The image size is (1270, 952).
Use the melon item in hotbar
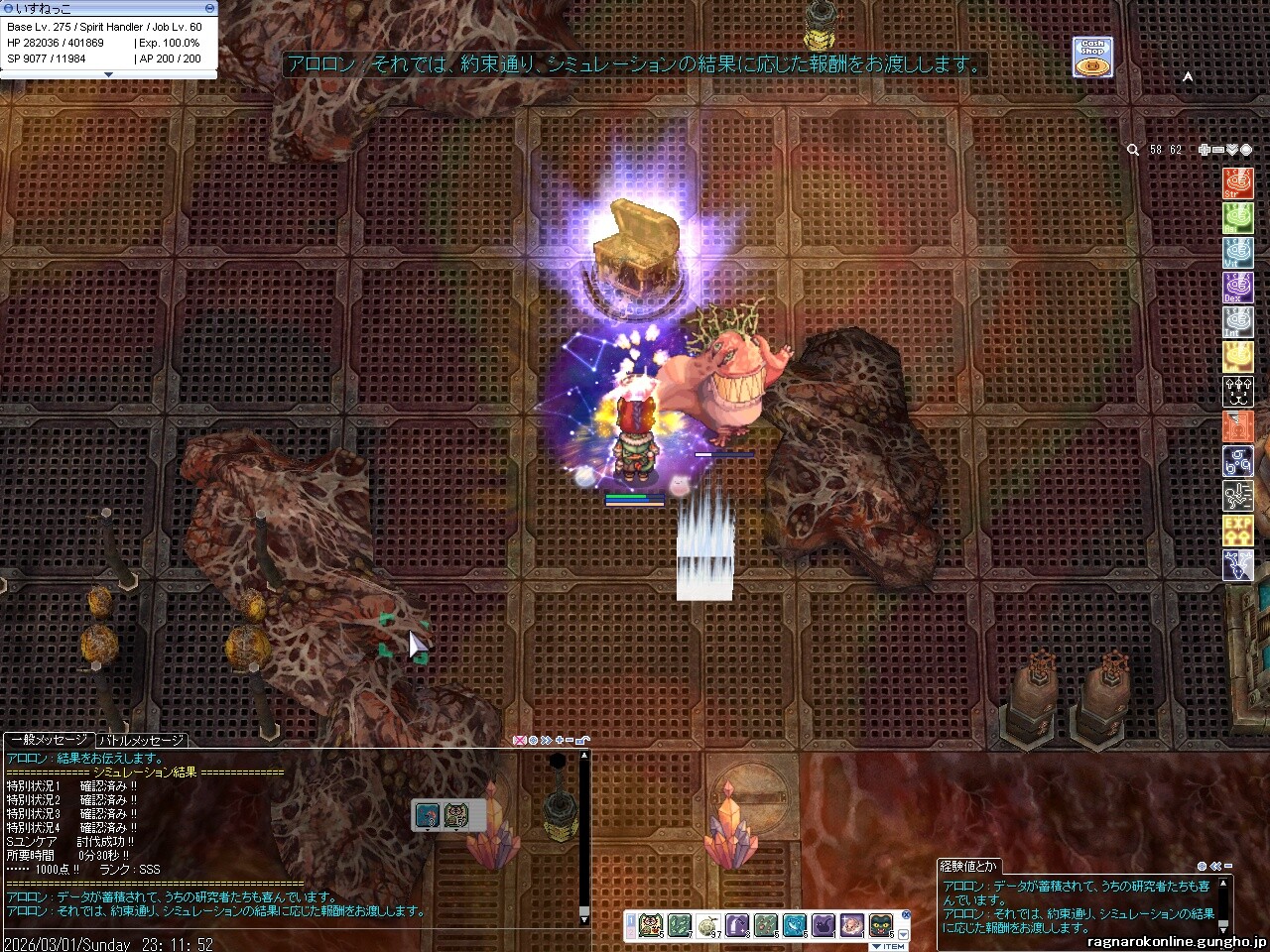707,926
